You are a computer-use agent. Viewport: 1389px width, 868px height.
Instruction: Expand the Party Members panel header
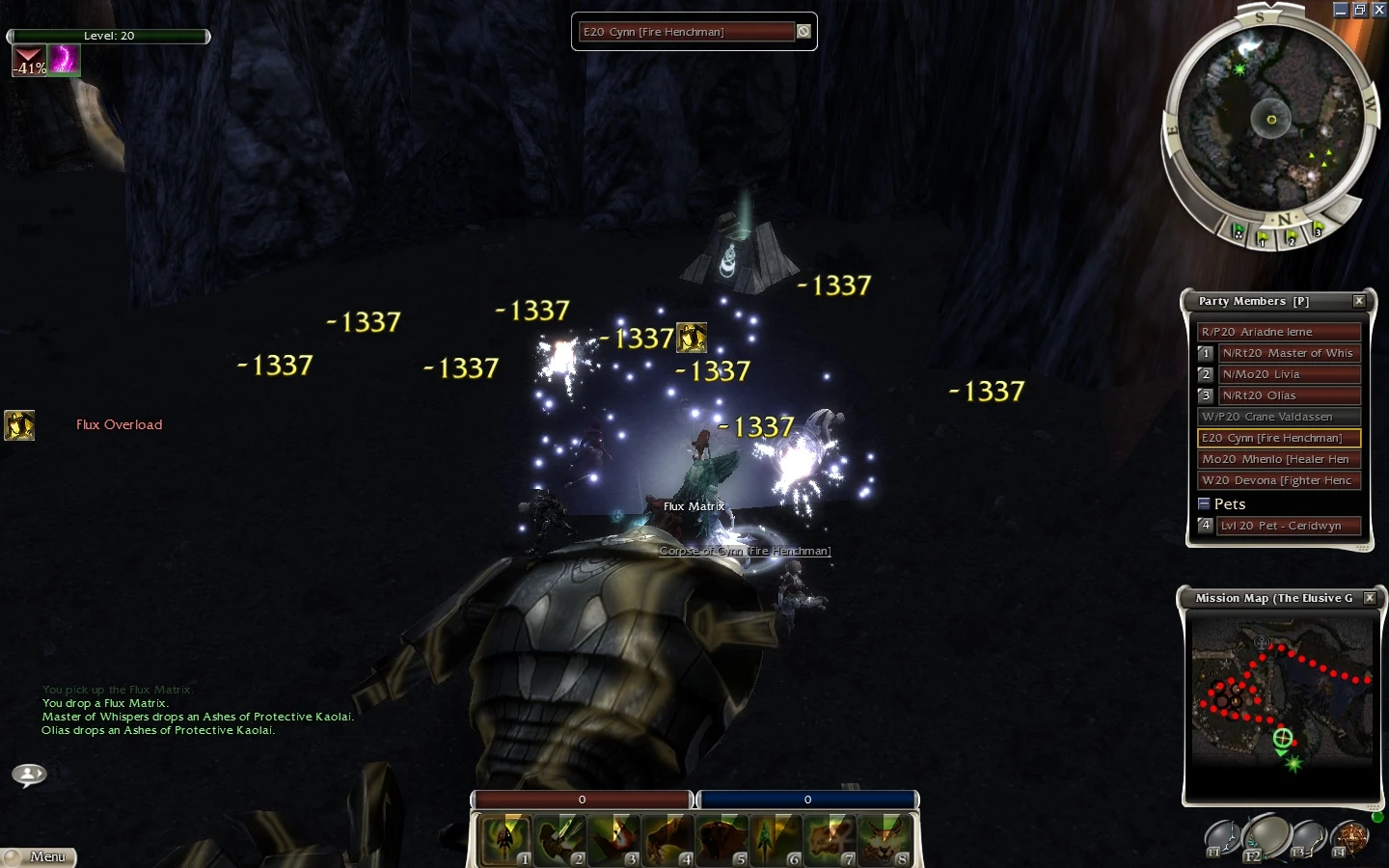(x=1254, y=301)
